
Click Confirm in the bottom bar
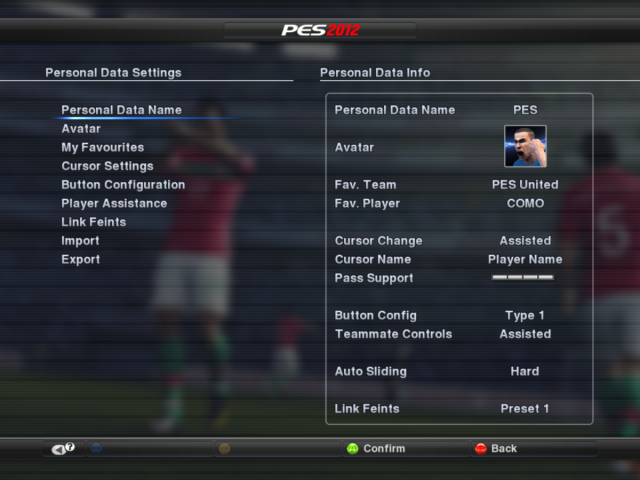[376, 449]
